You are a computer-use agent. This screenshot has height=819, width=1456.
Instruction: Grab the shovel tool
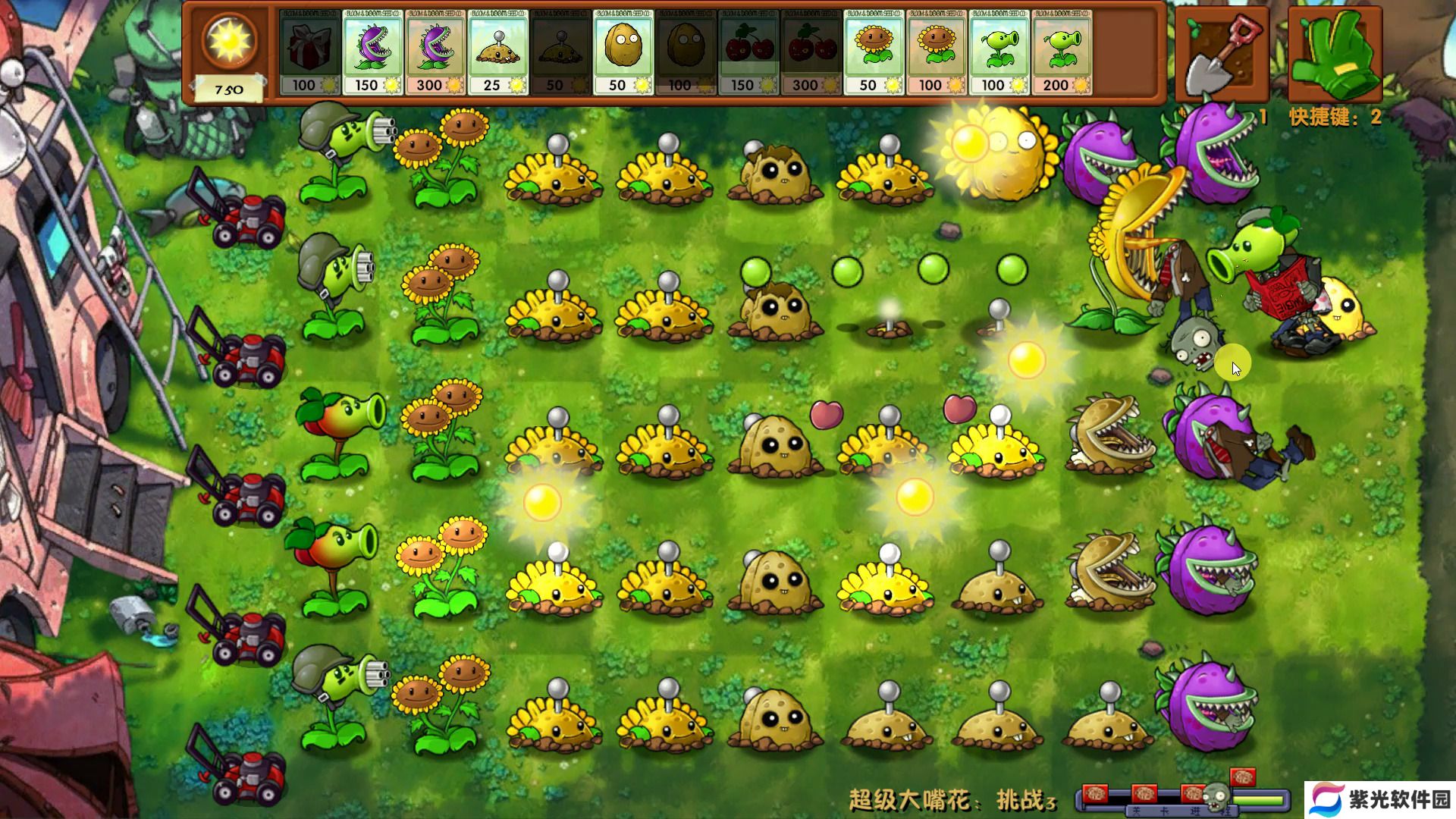click(1222, 55)
